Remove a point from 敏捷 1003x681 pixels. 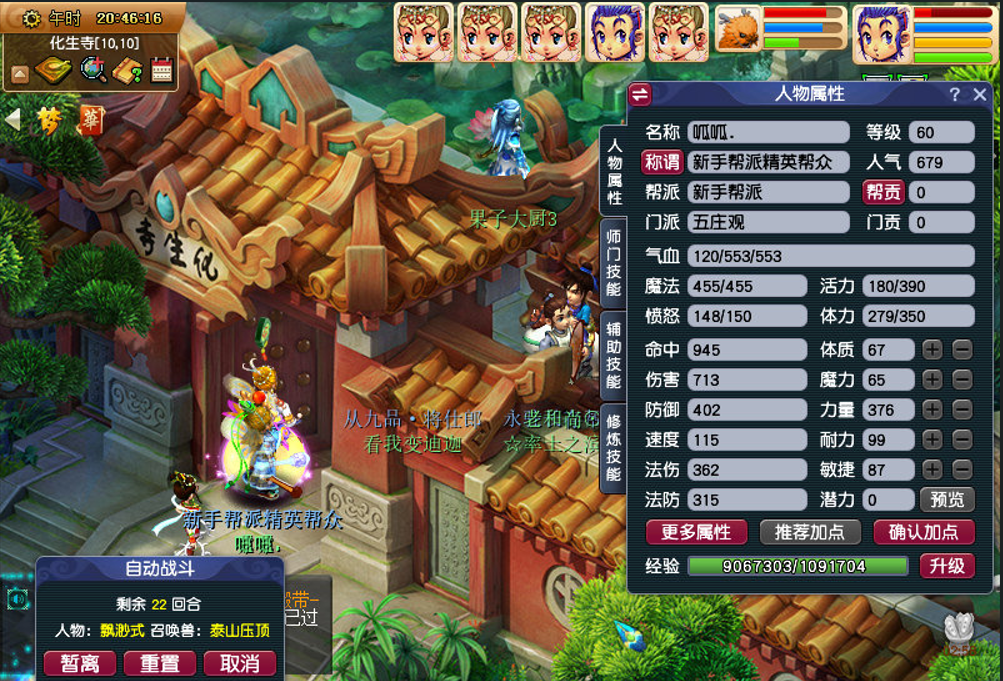pos(961,470)
